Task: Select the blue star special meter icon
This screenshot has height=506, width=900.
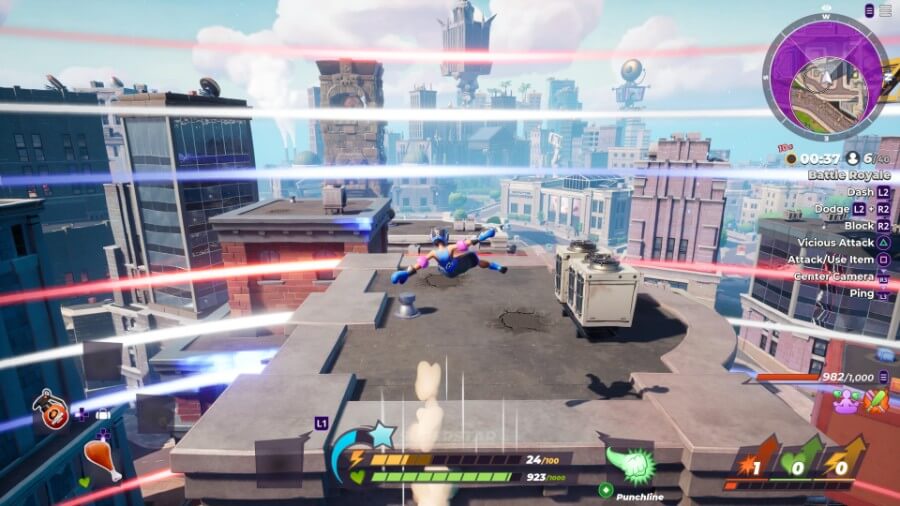Action: [x=381, y=435]
